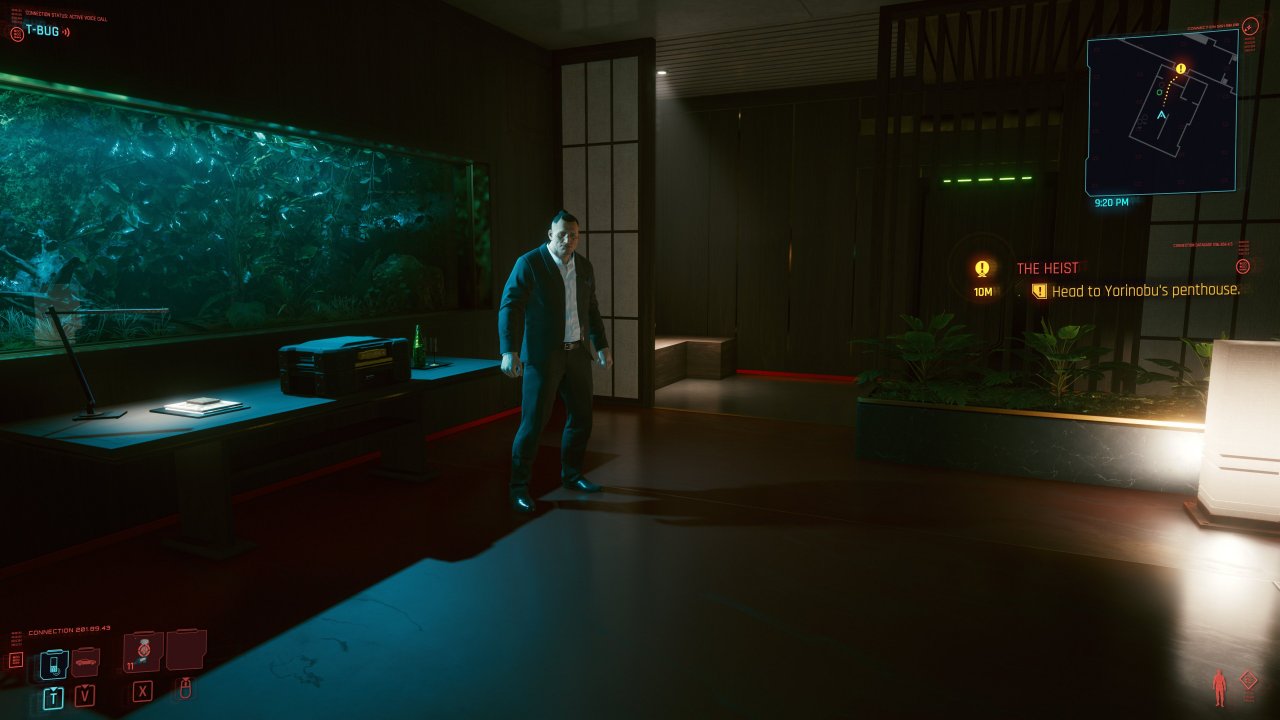Click the audio waves icon next to T-BUG
Viewport: 1280px width, 720px height.
[66, 32]
